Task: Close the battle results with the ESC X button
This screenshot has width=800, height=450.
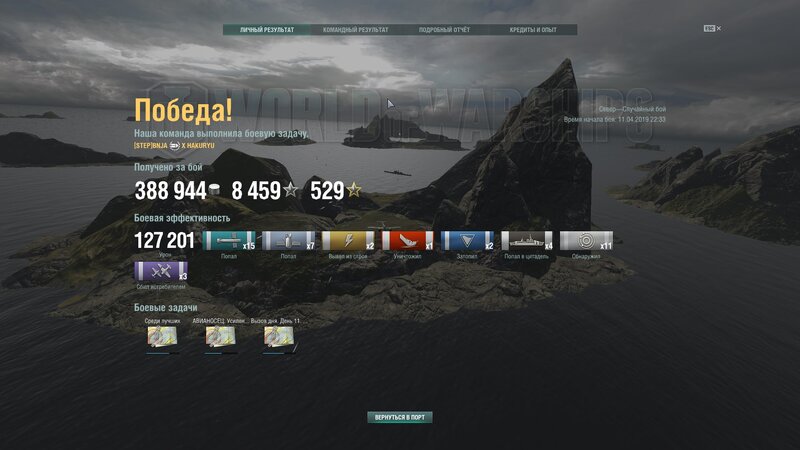Action: 712,28
